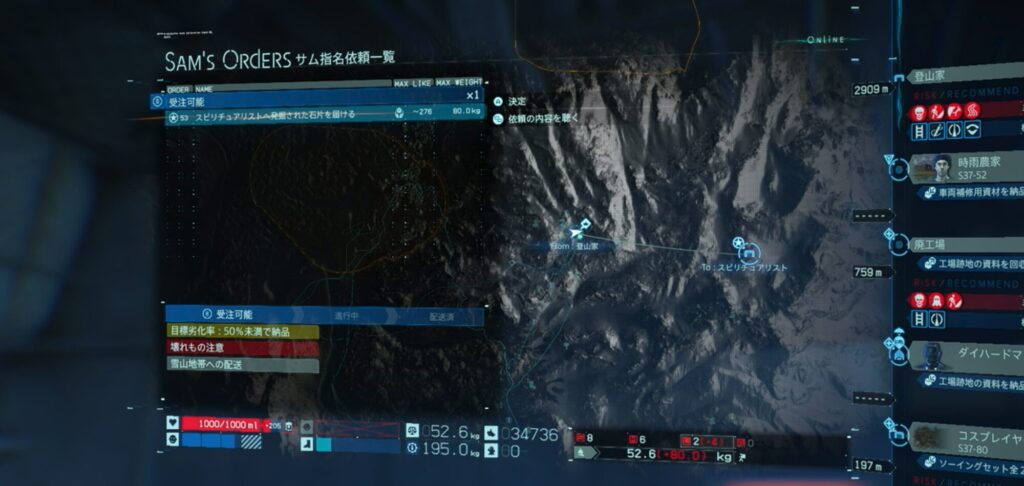1024x486 pixels.
Task: Switch to the 配送済 status tab
Action: click(441, 315)
